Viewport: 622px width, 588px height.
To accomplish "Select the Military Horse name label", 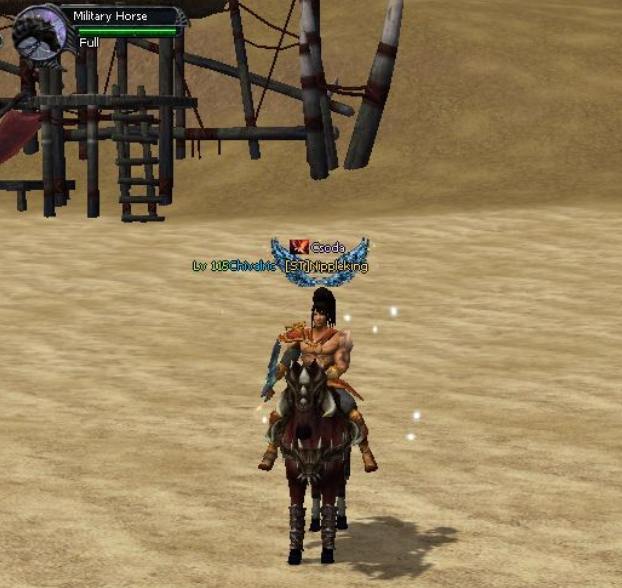I will [110, 16].
